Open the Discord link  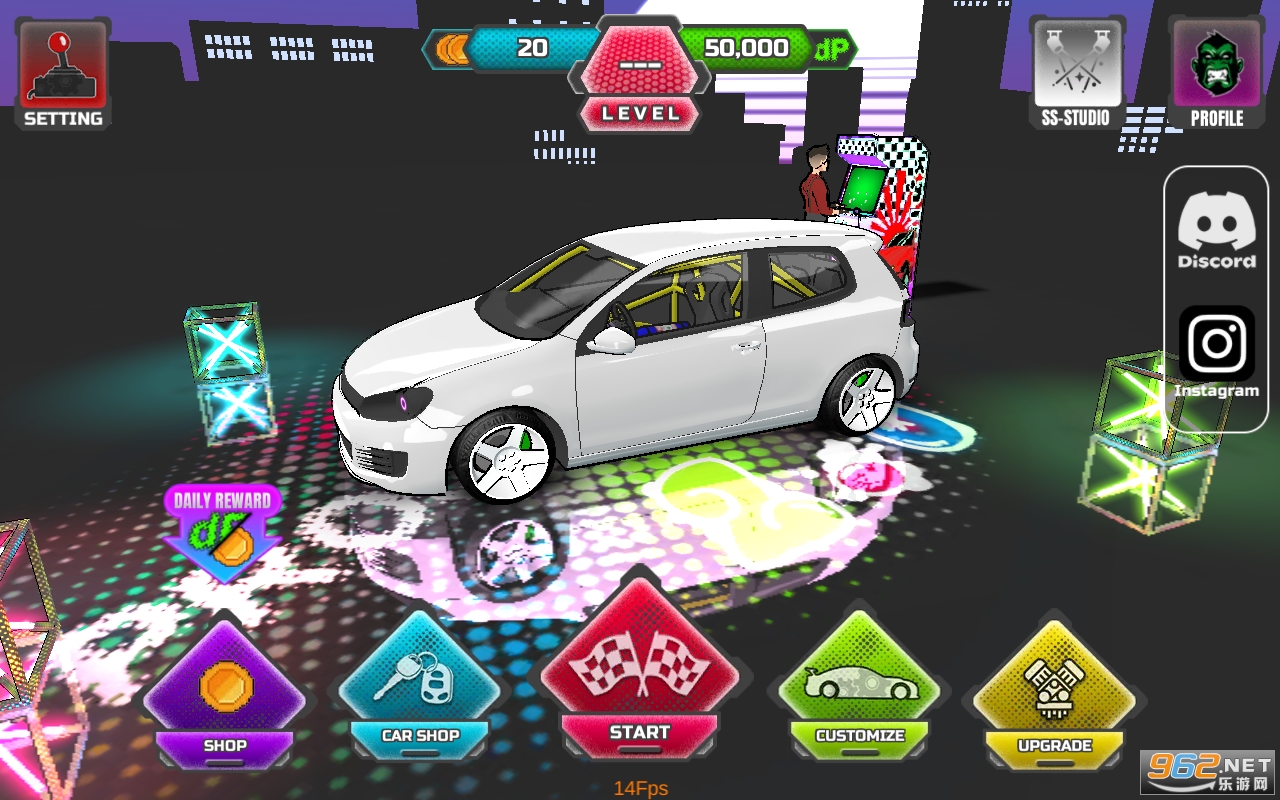pyautogui.click(x=1216, y=230)
